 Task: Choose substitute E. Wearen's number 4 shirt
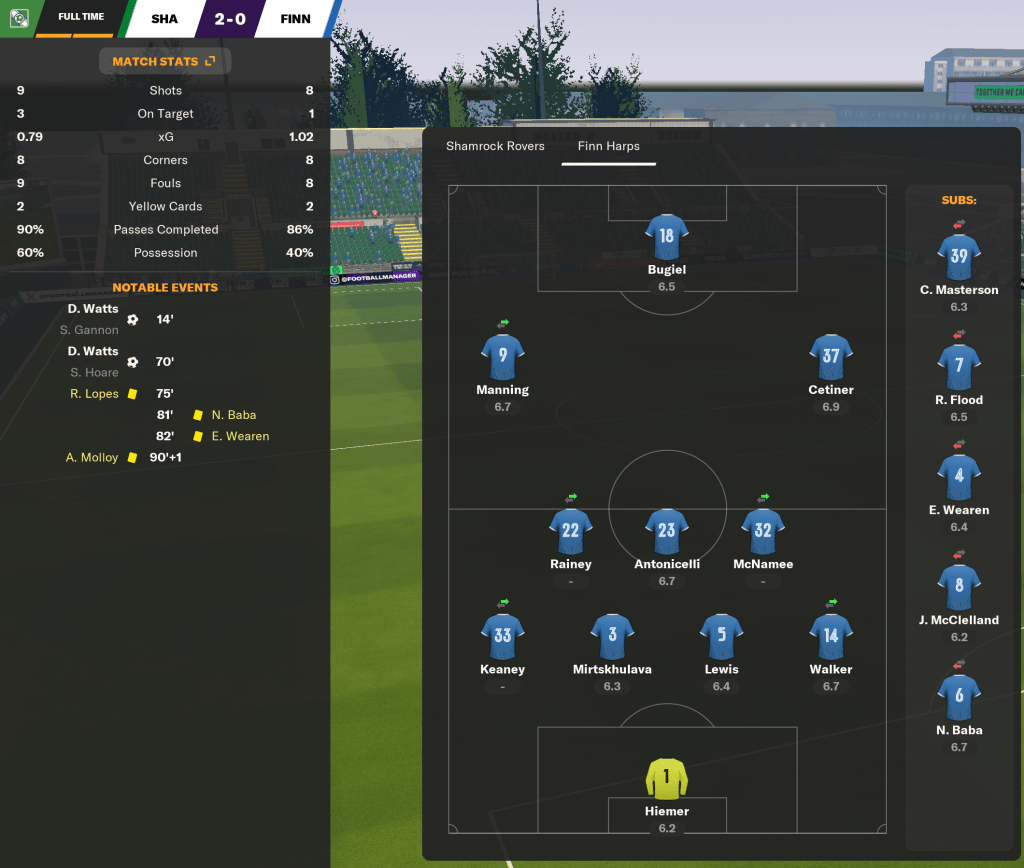tap(958, 476)
